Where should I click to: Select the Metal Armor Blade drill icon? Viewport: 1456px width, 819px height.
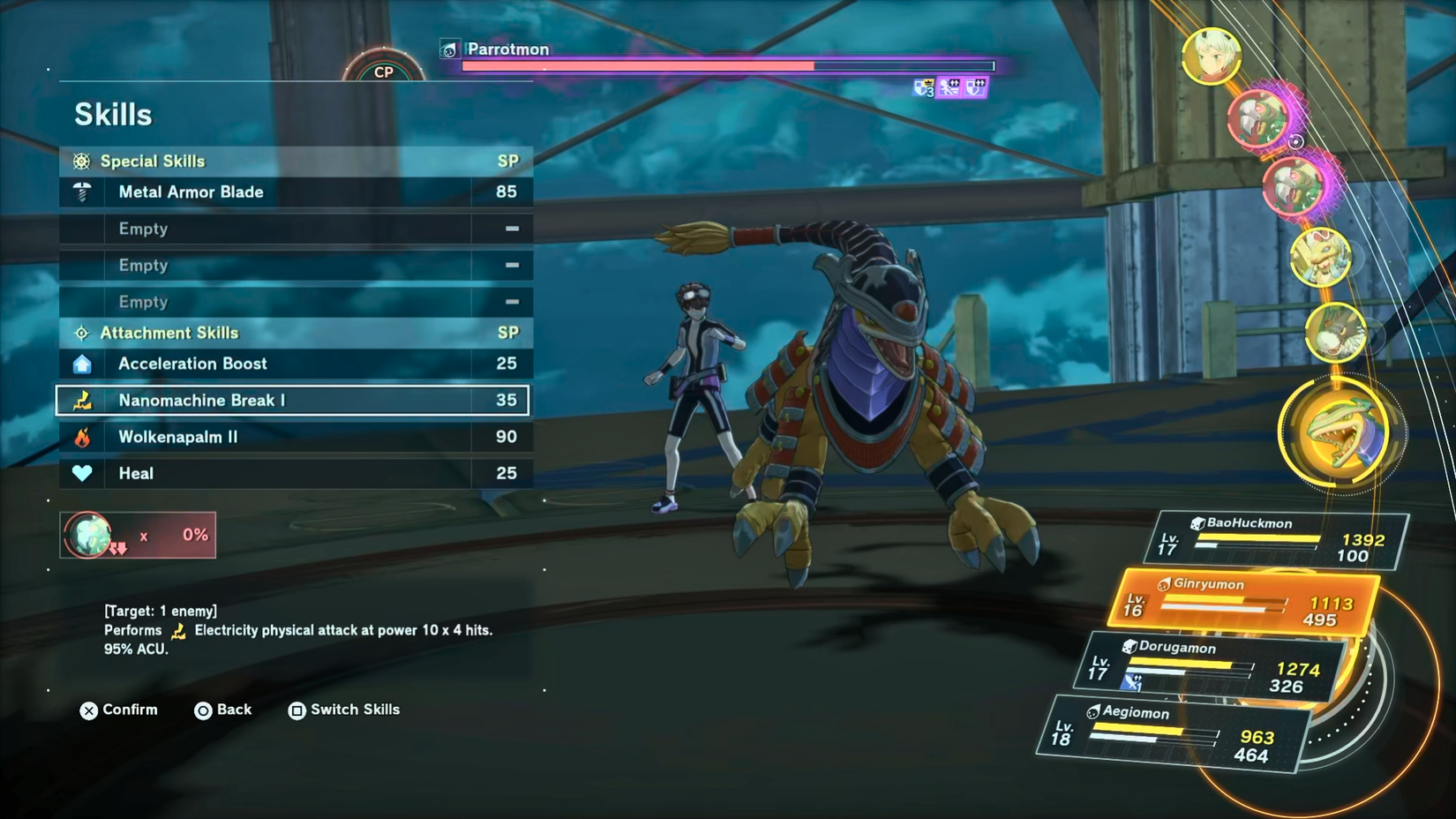coord(82,192)
